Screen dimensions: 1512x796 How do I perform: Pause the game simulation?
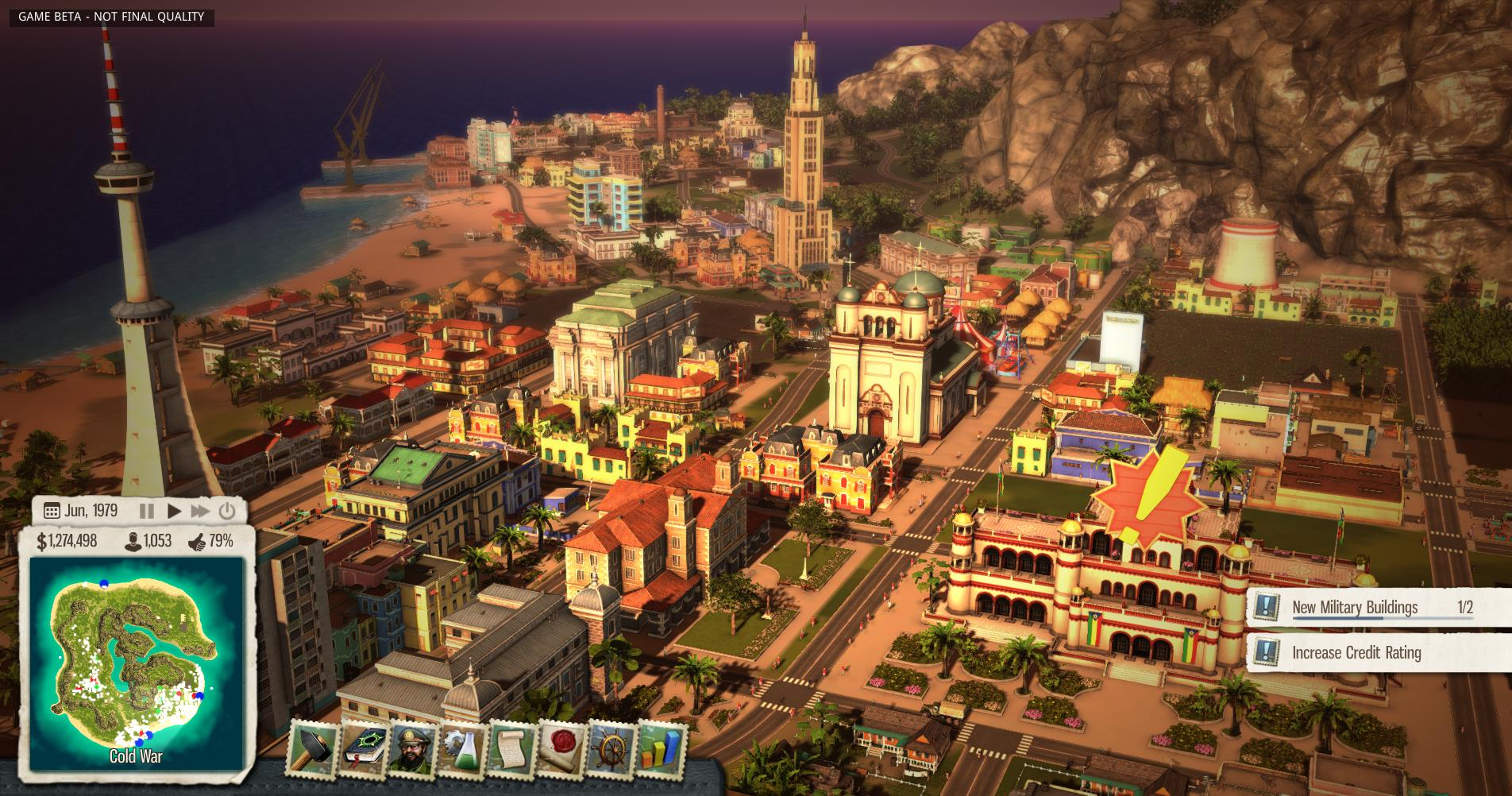tap(147, 511)
